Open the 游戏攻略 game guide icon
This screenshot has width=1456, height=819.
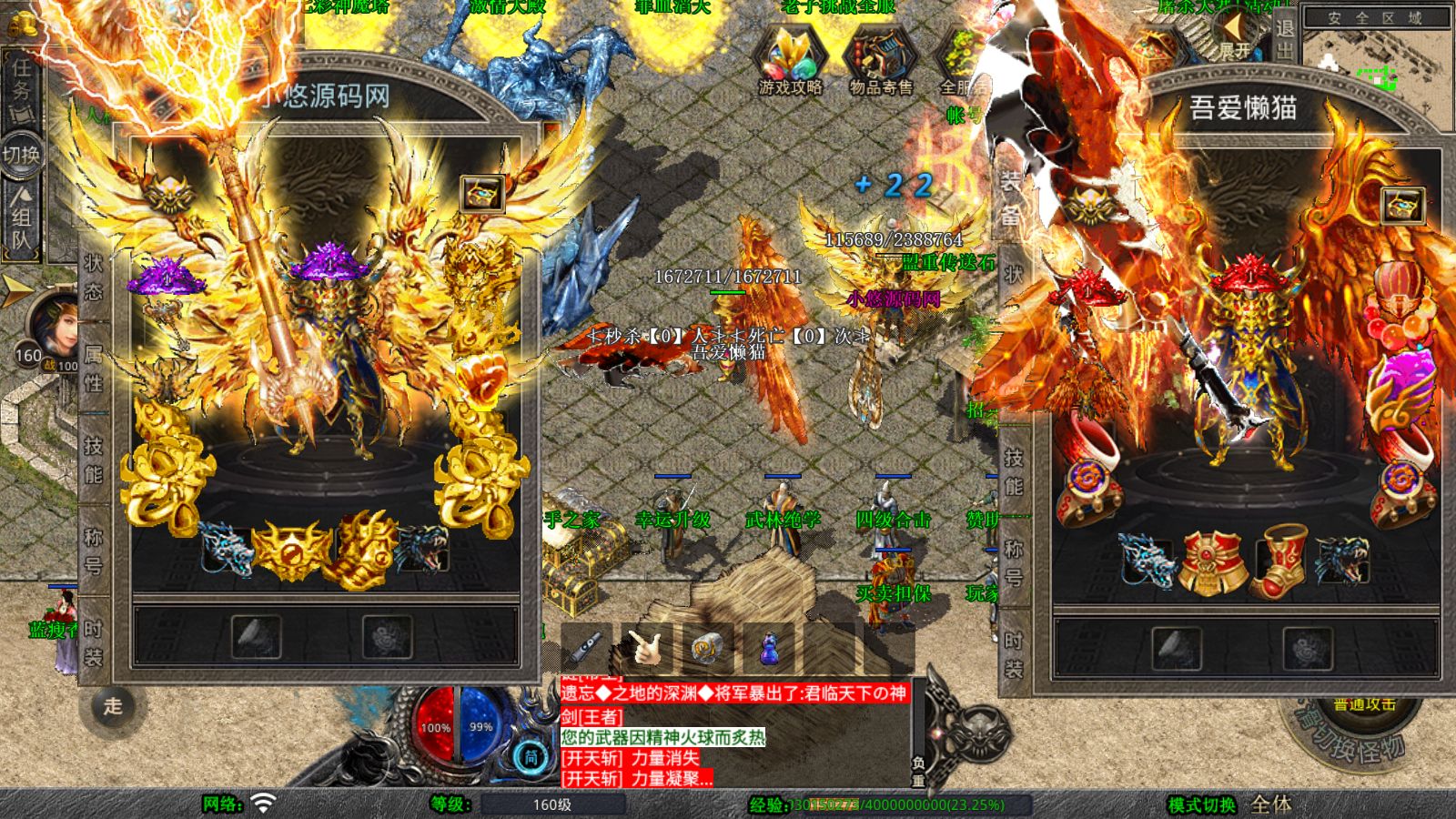pos(790,62)
